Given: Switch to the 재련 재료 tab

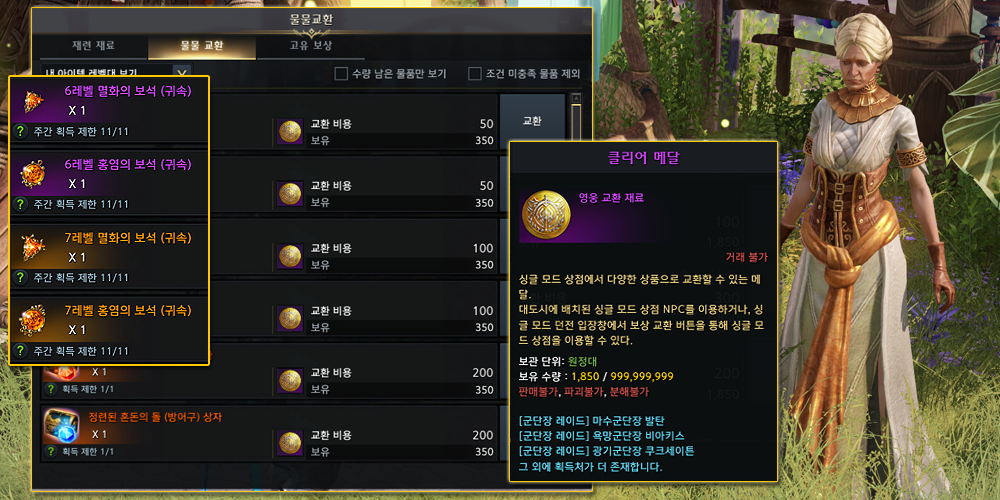Looking at the screenshot, I should coord(95,46).
